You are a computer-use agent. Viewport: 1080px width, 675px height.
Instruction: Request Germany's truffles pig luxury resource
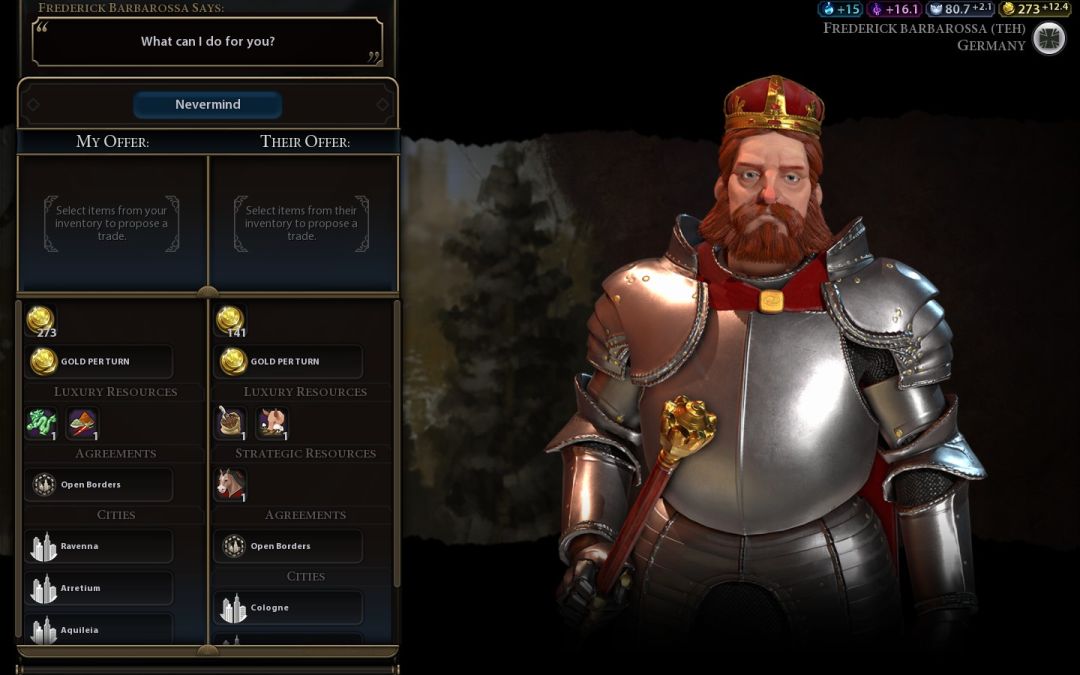[x=271, y=423]
